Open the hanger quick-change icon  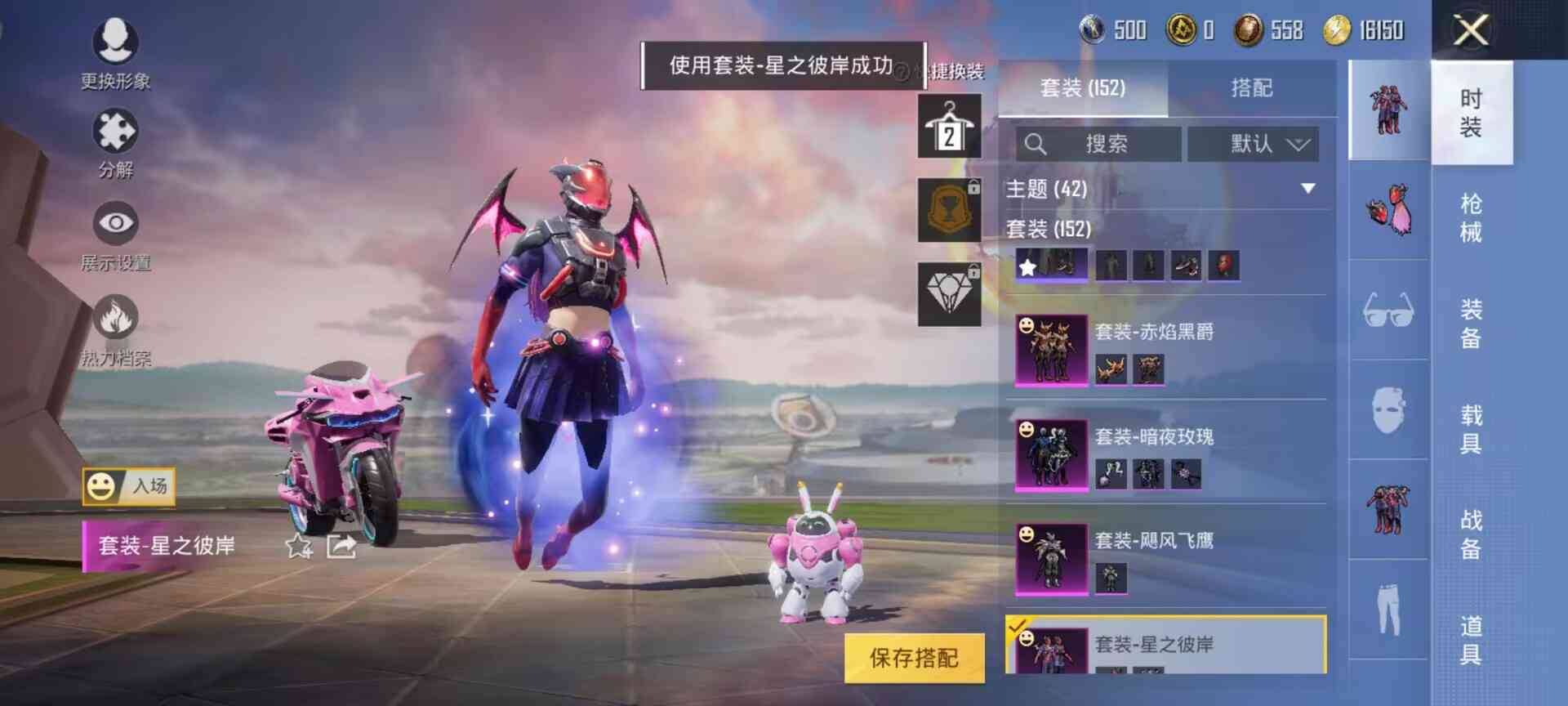point(950,127)
